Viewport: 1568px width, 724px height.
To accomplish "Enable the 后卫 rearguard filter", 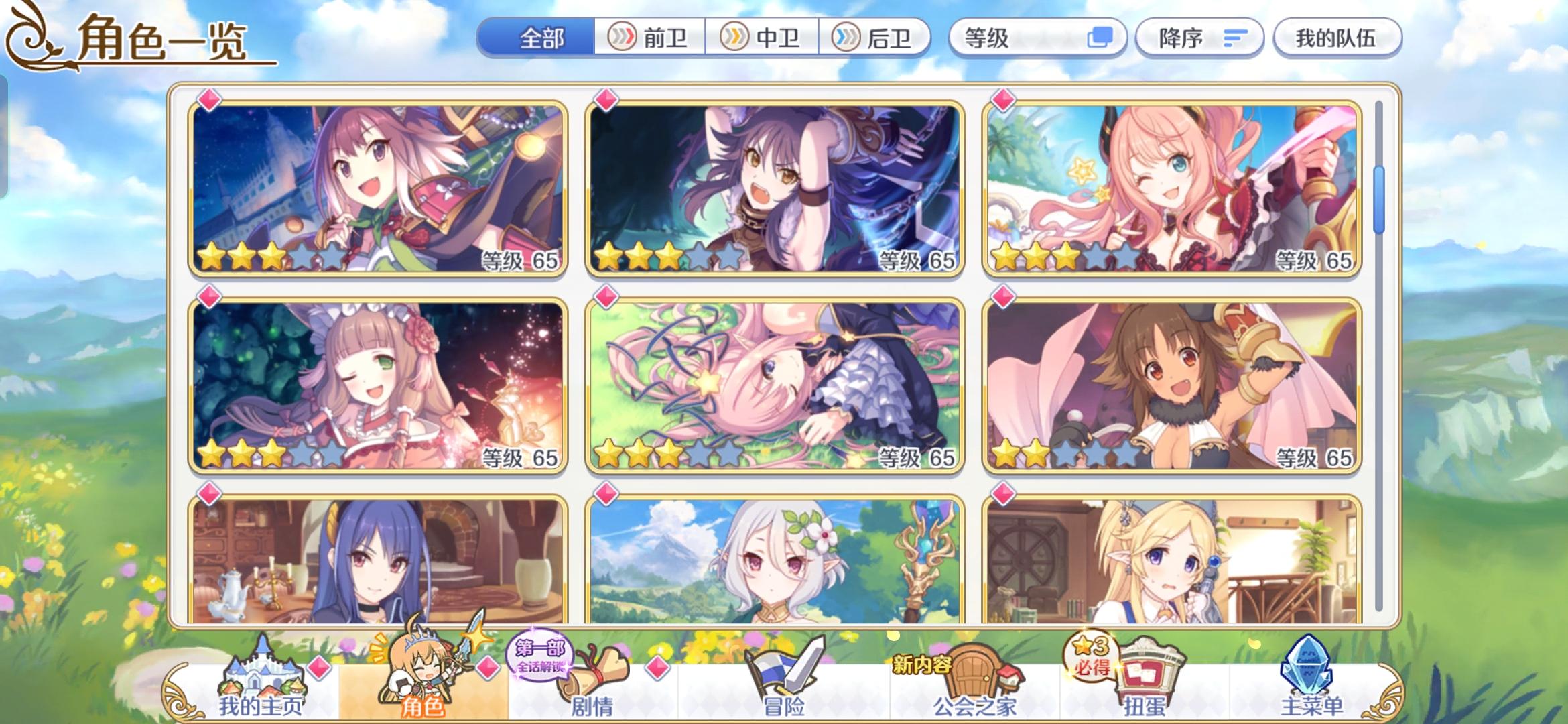I will tap(874, 38).
